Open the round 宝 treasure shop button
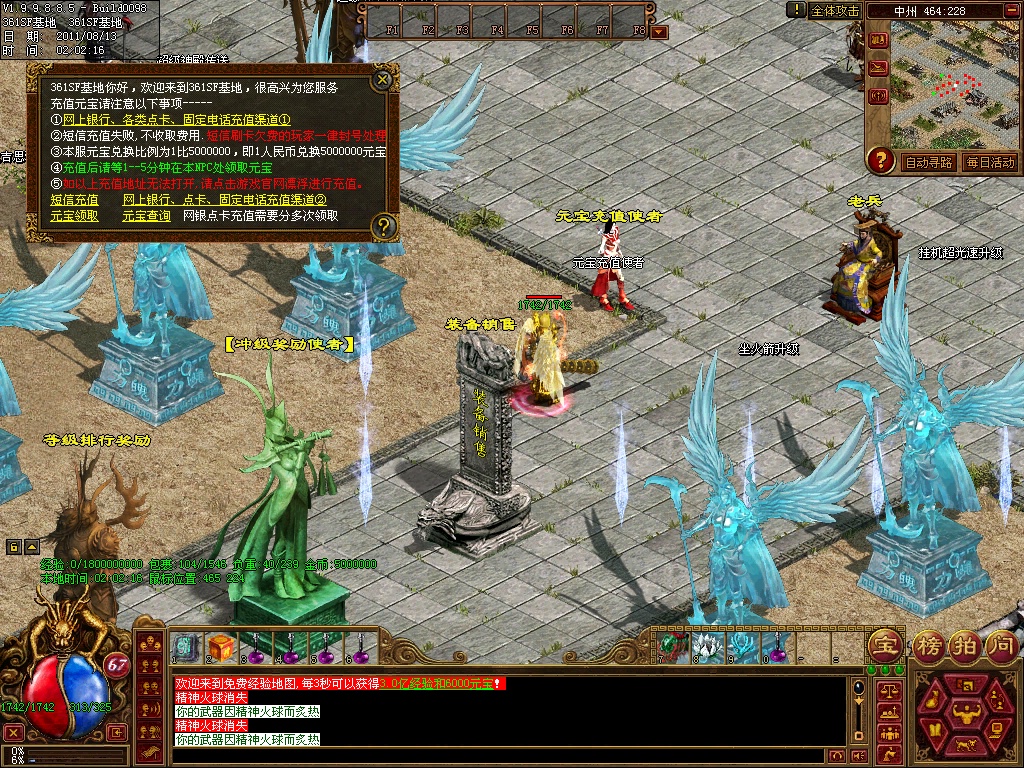Image resolution: width=1024 pixels, height=768 pixels. (x=885, y=644)
